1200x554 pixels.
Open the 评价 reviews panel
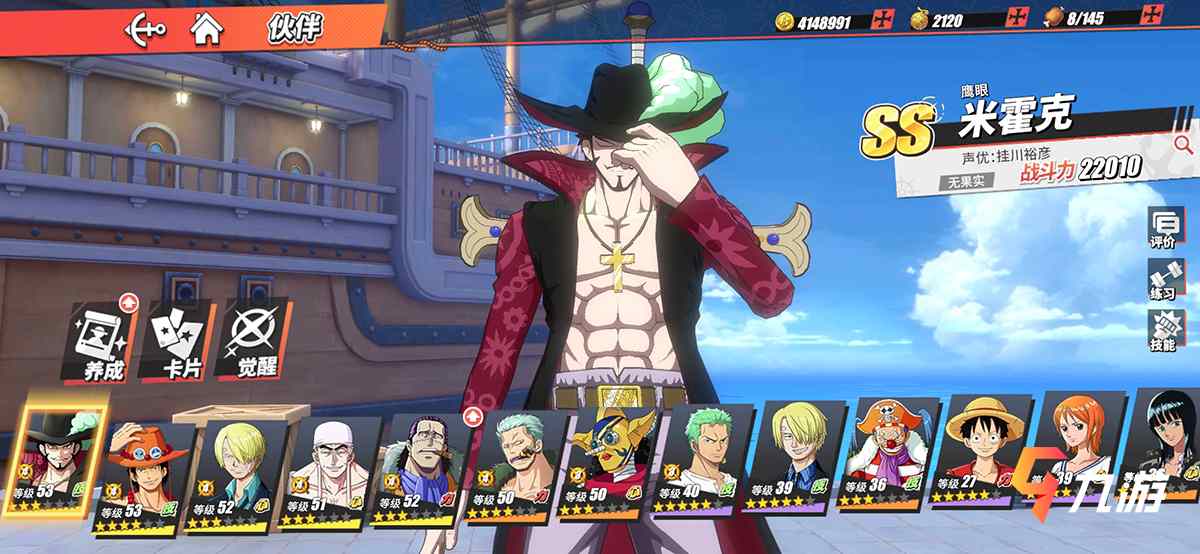coord(1165,229)
